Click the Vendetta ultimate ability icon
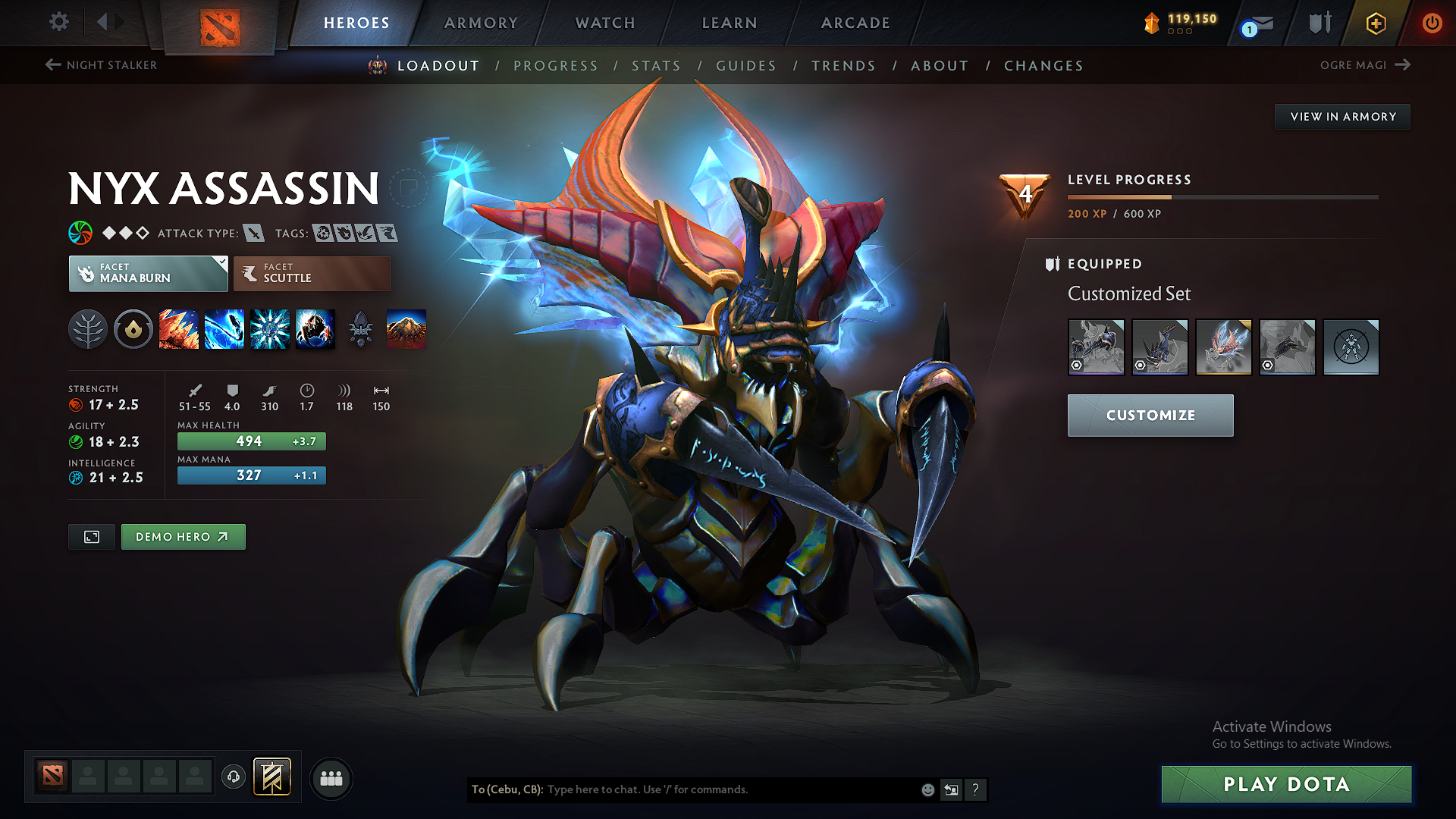 click(x=315, y=329)
